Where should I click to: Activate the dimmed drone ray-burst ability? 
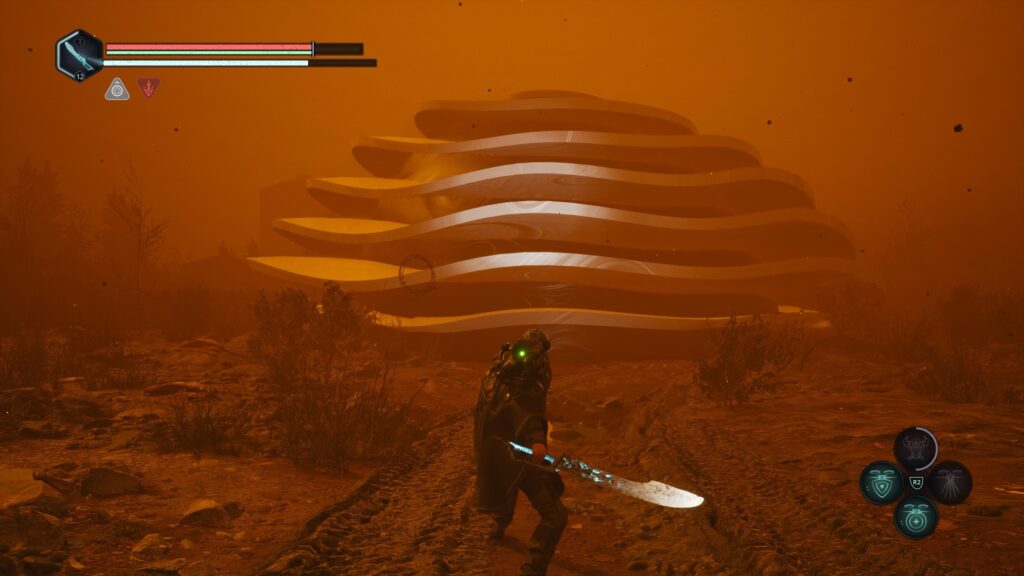(x=949, y=483)
